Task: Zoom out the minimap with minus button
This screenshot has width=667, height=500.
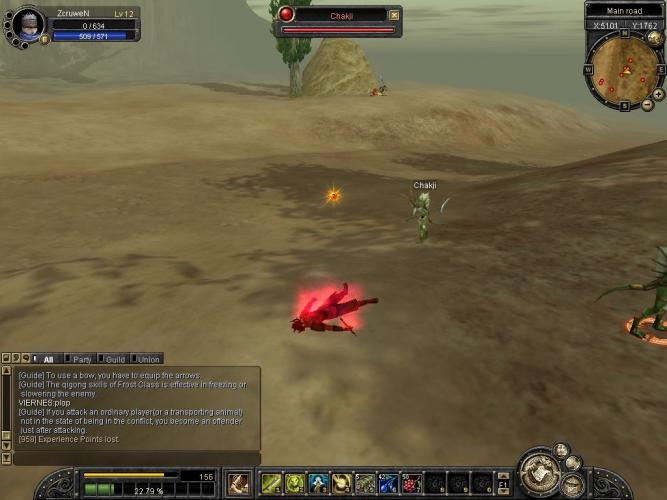Action: (647, 105)
